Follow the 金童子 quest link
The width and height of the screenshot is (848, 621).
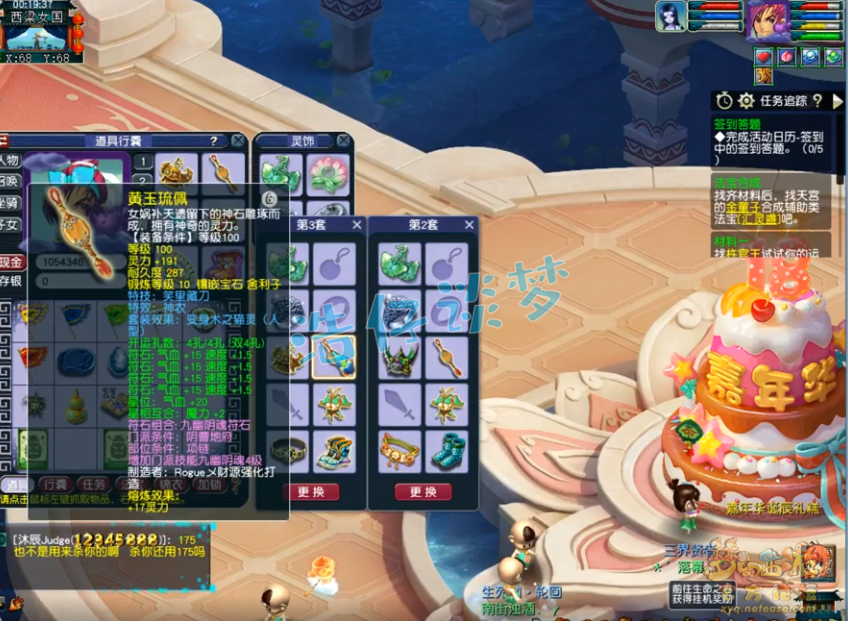753,208
